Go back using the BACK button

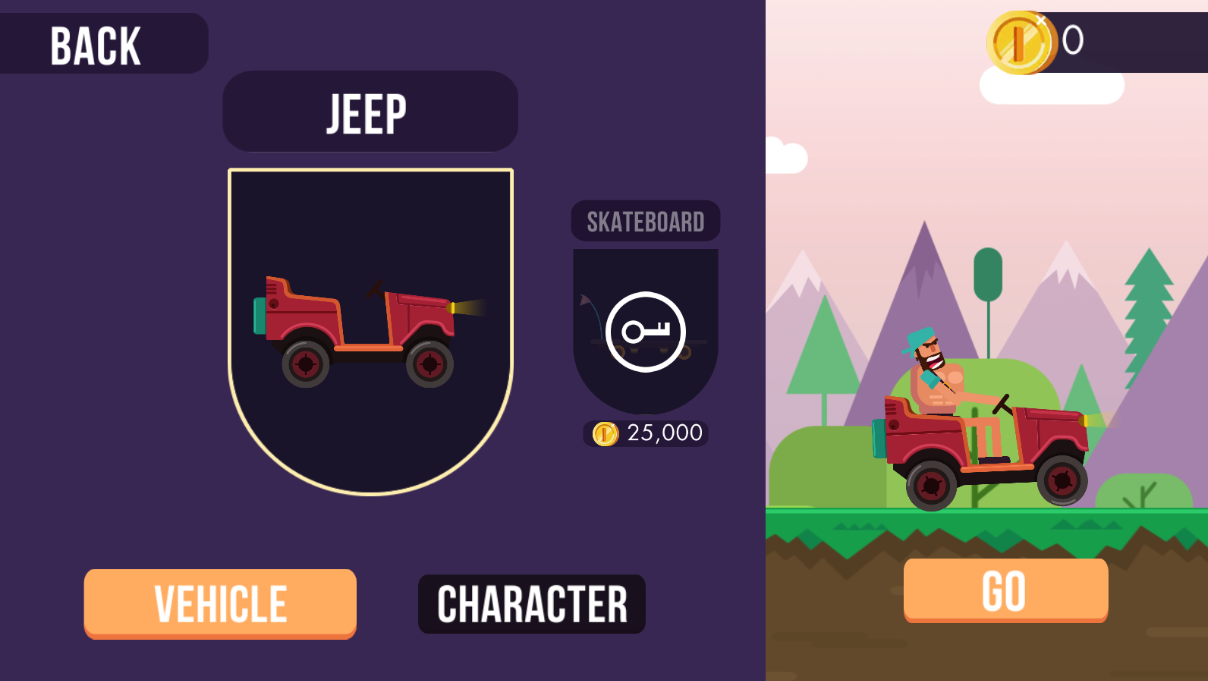[97, 45]
